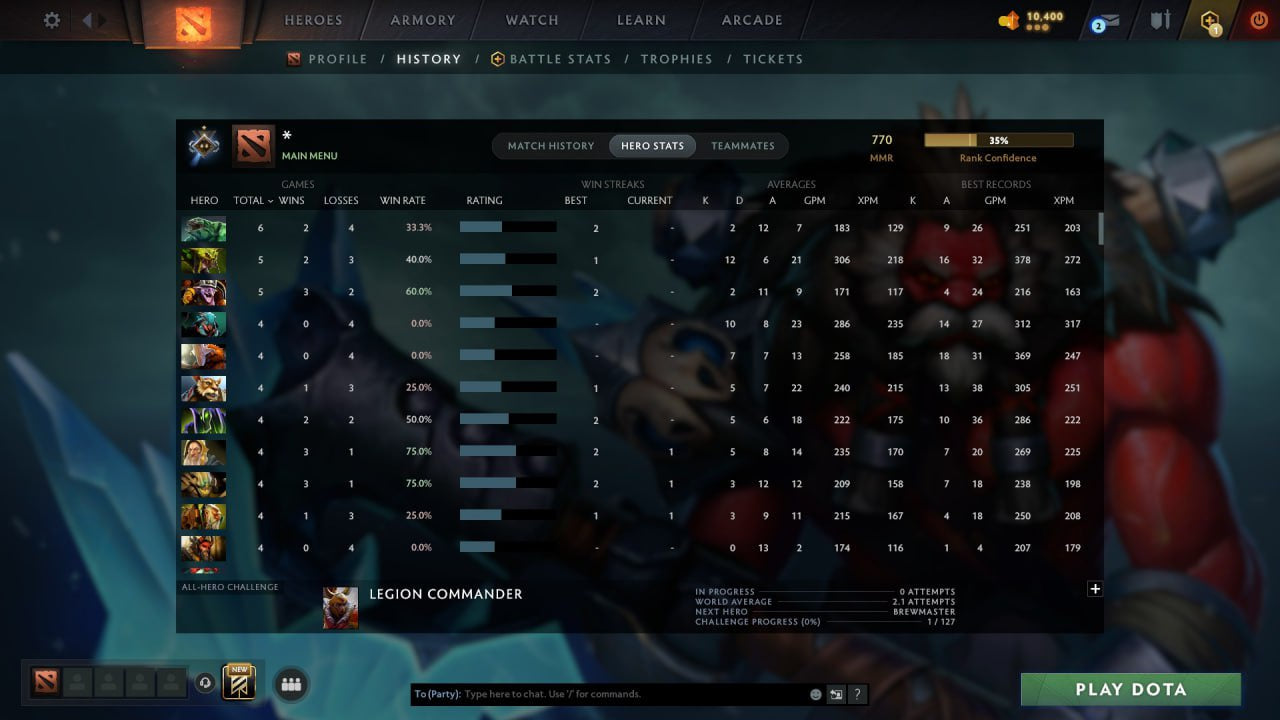Screen dimensions: 1280x720
Task: Click the back navigation chevron near the top-left
Action: pos(89,19)
